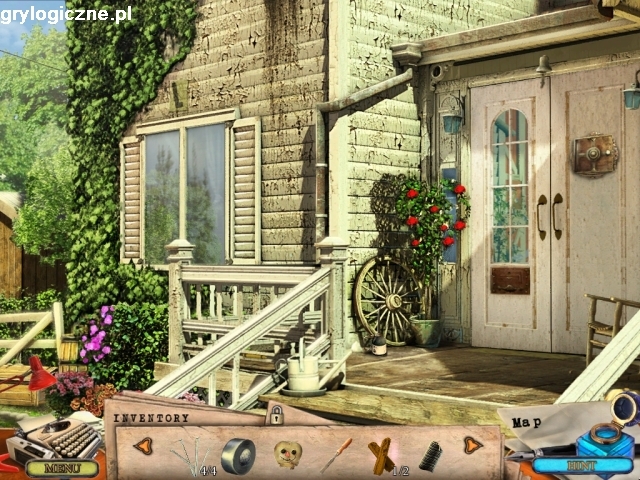Open the Map
The height and width of the screenshot is (480, 640).
pyautogui.click(x=528, y=422)
